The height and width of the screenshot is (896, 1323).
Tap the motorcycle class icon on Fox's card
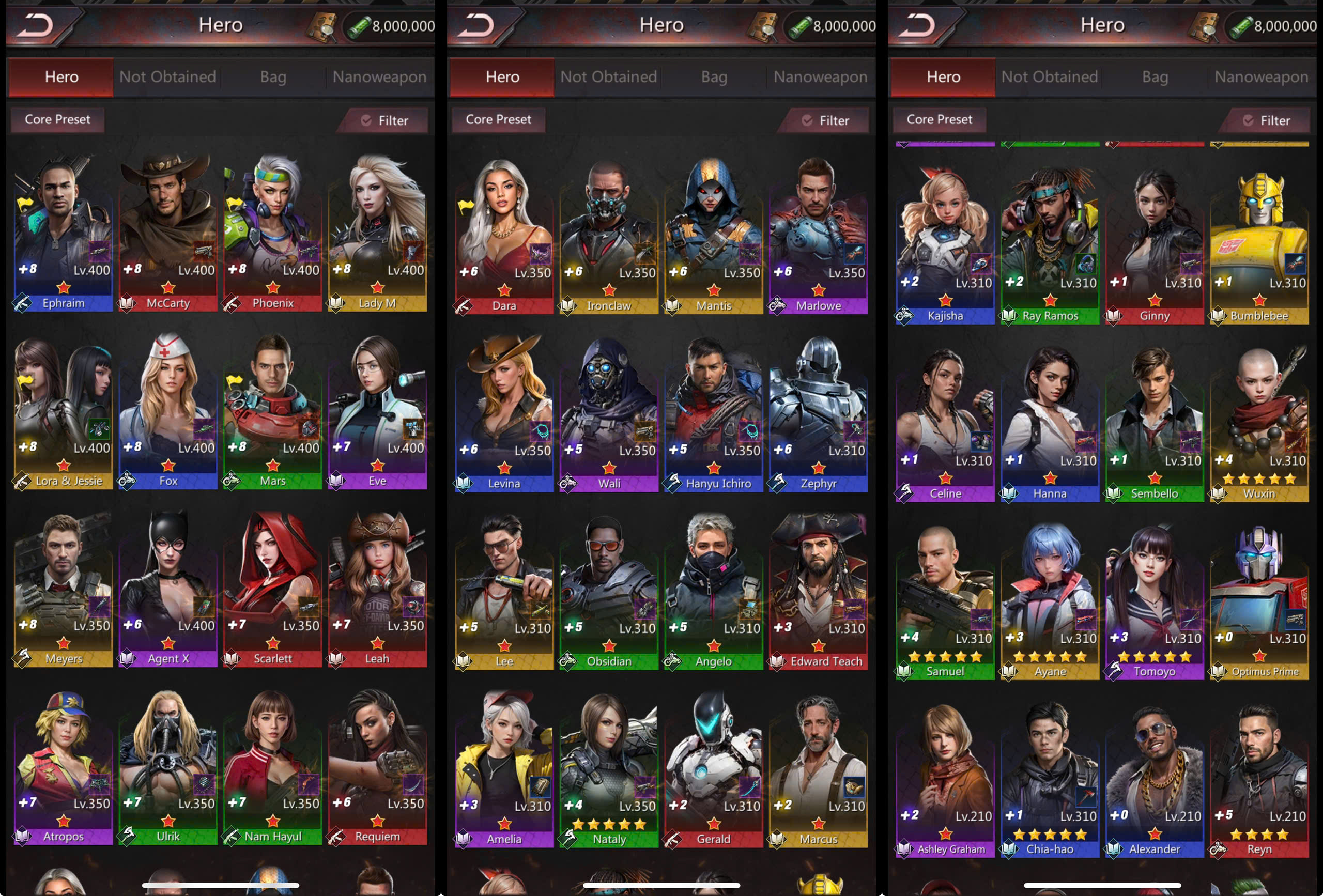128,481
